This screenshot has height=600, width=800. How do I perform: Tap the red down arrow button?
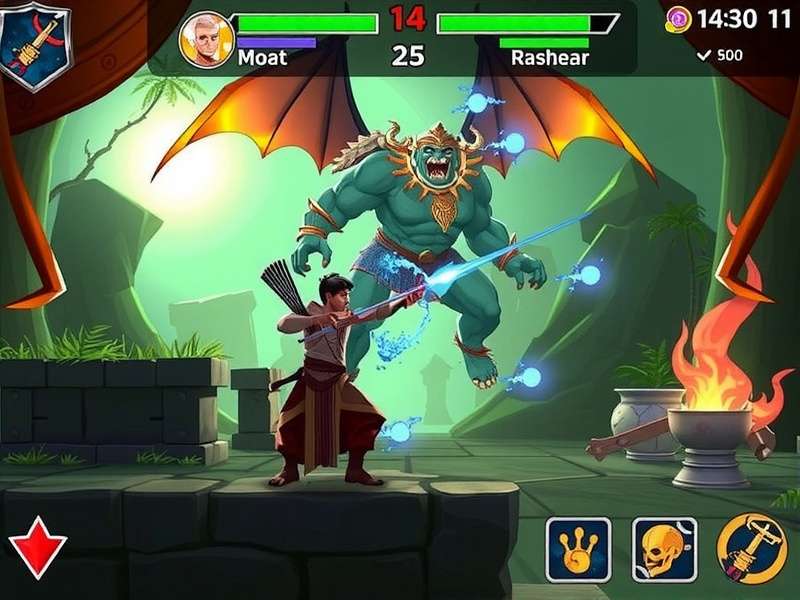click(x=38, y=549)
